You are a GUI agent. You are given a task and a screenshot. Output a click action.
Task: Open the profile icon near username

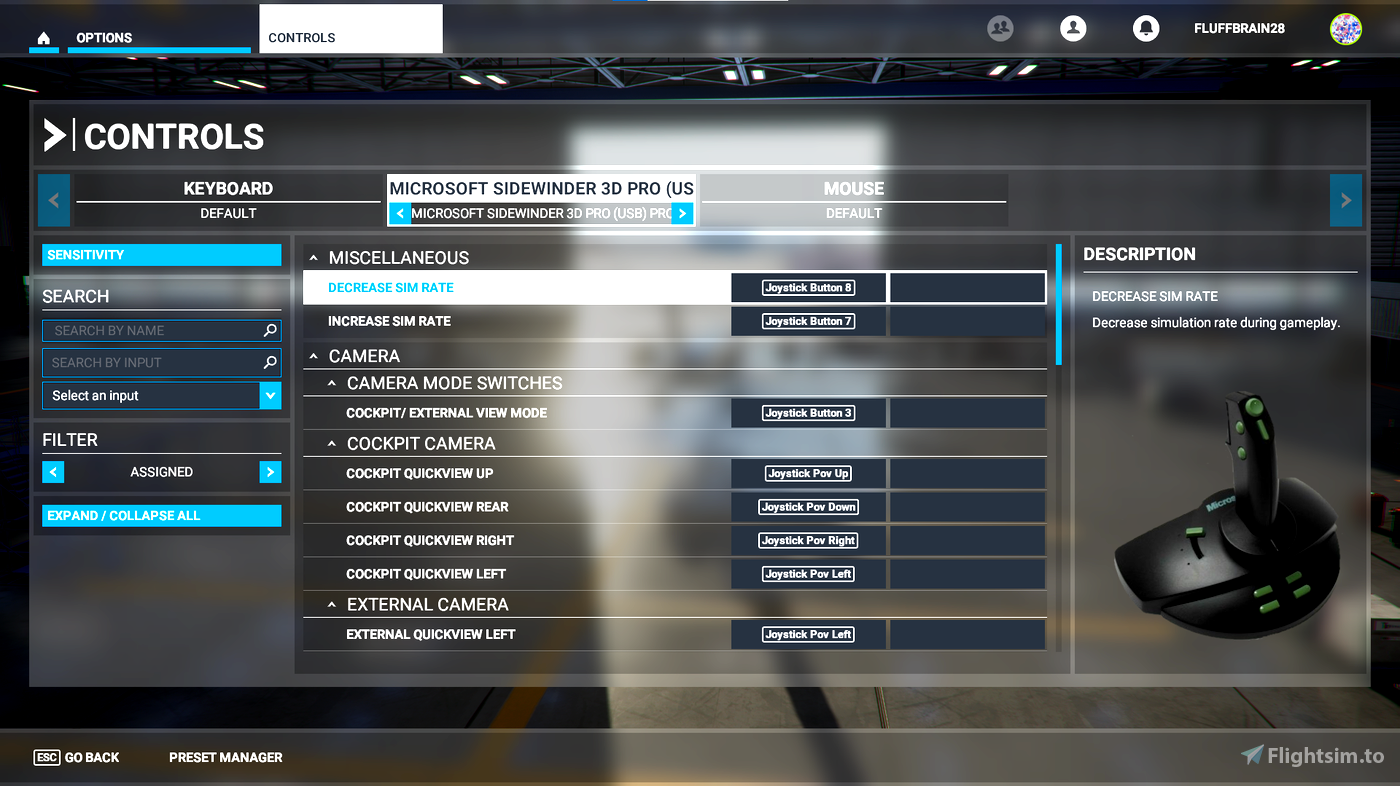(1073, 28)
